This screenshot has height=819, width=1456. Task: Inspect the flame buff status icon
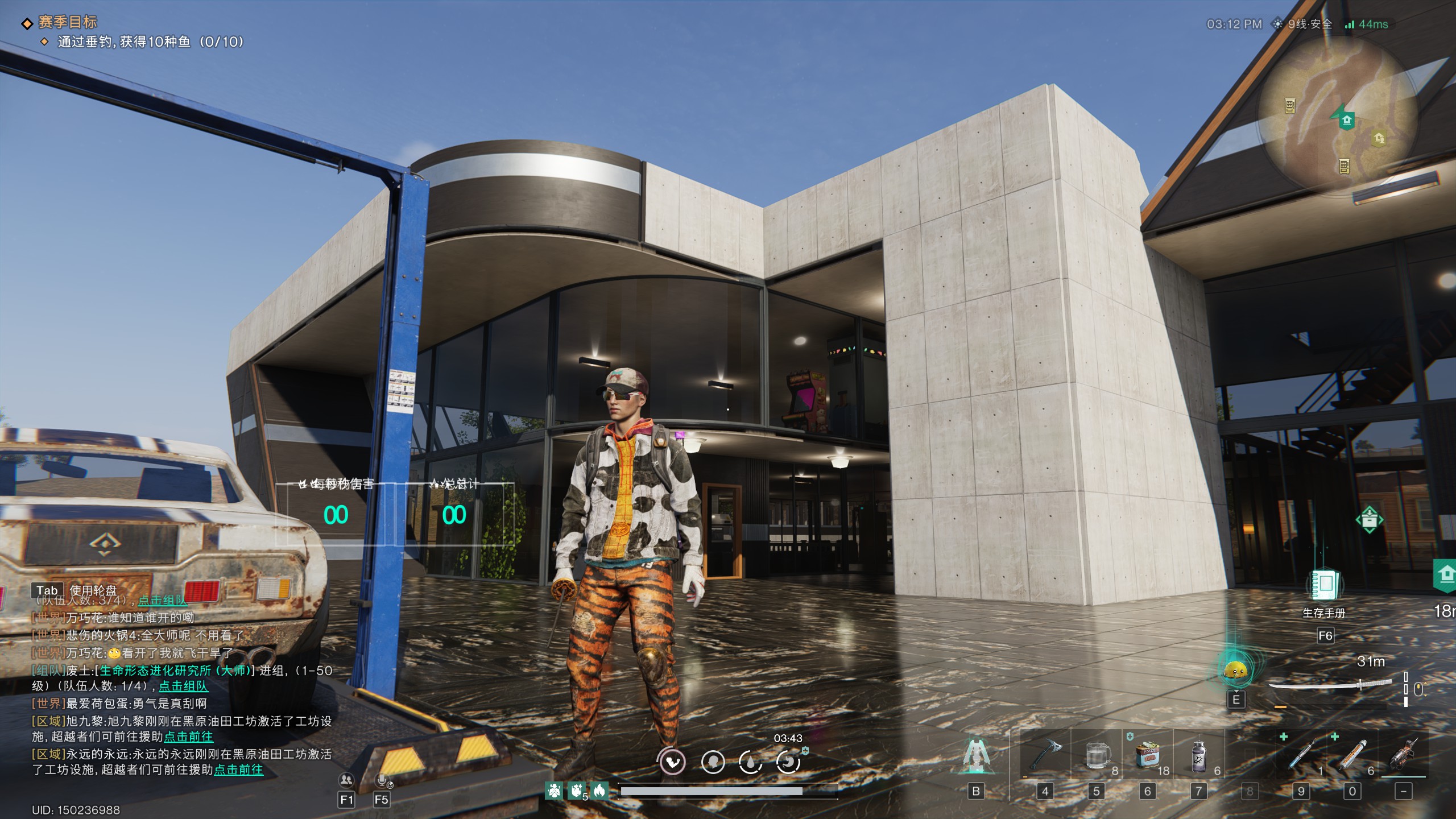coord(599,790)
